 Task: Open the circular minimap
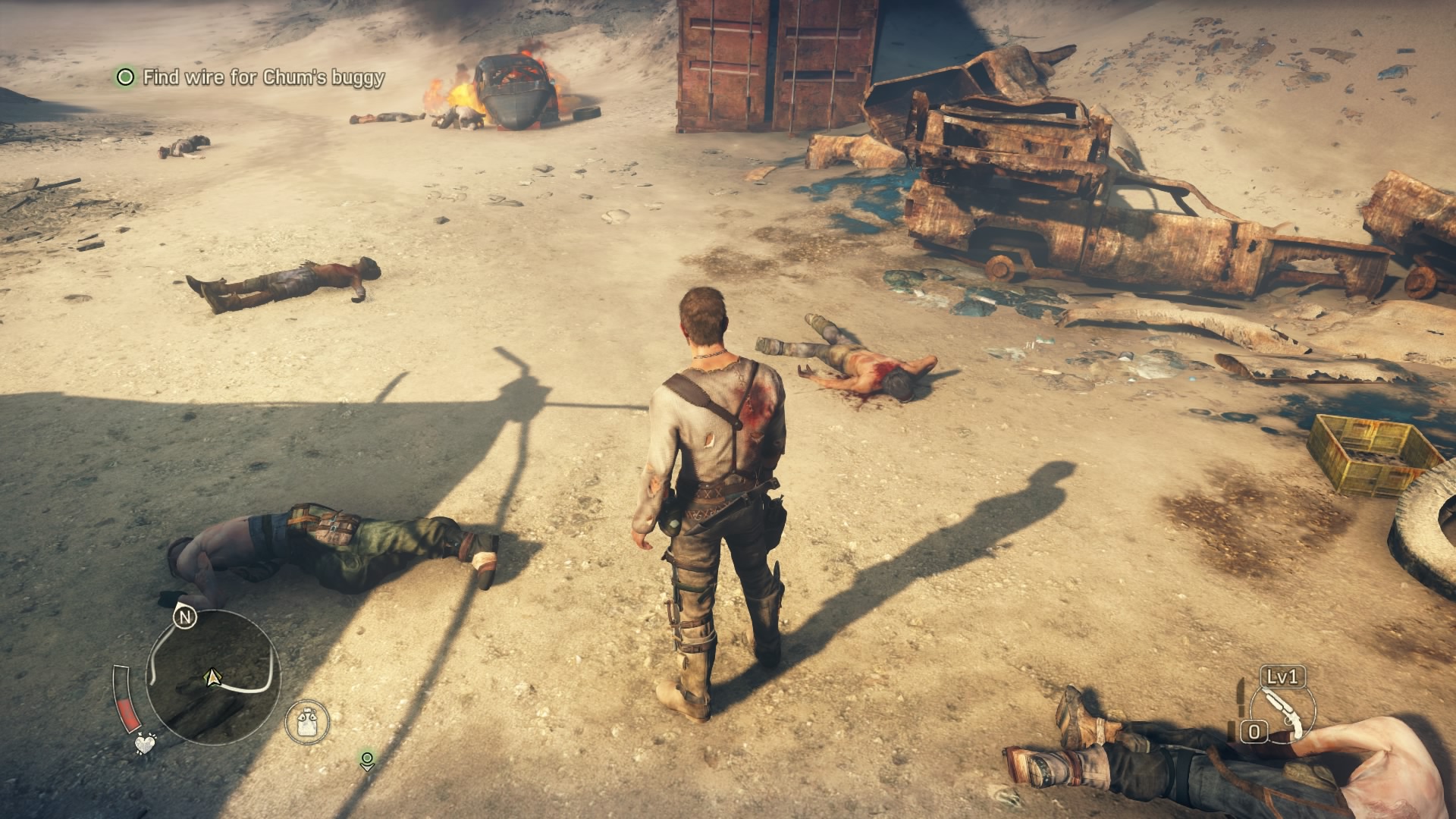pyautogui.click(x=213, y=676)
